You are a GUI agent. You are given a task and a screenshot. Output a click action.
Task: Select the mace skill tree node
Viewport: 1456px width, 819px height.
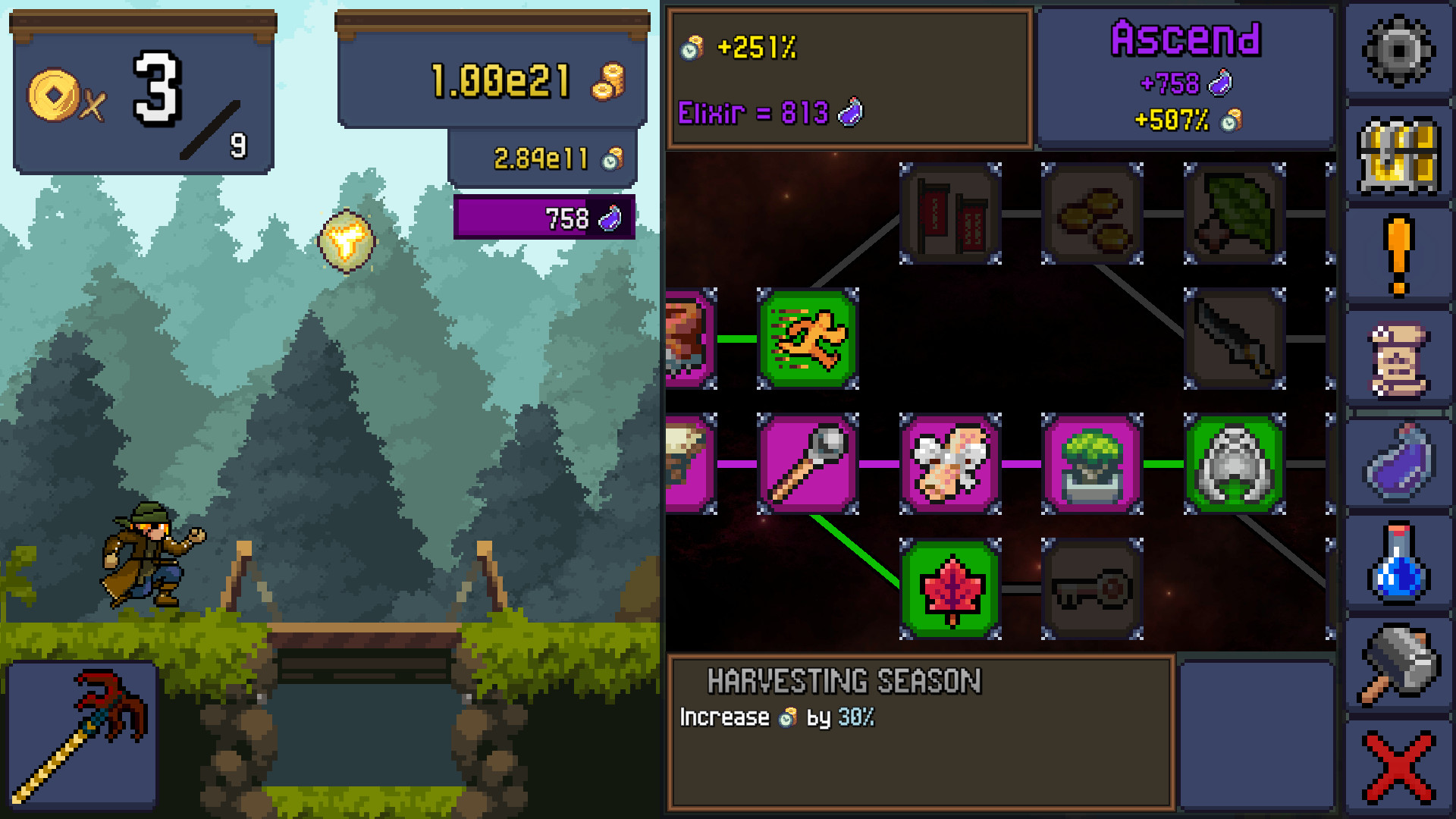click(x=809, y=465)
